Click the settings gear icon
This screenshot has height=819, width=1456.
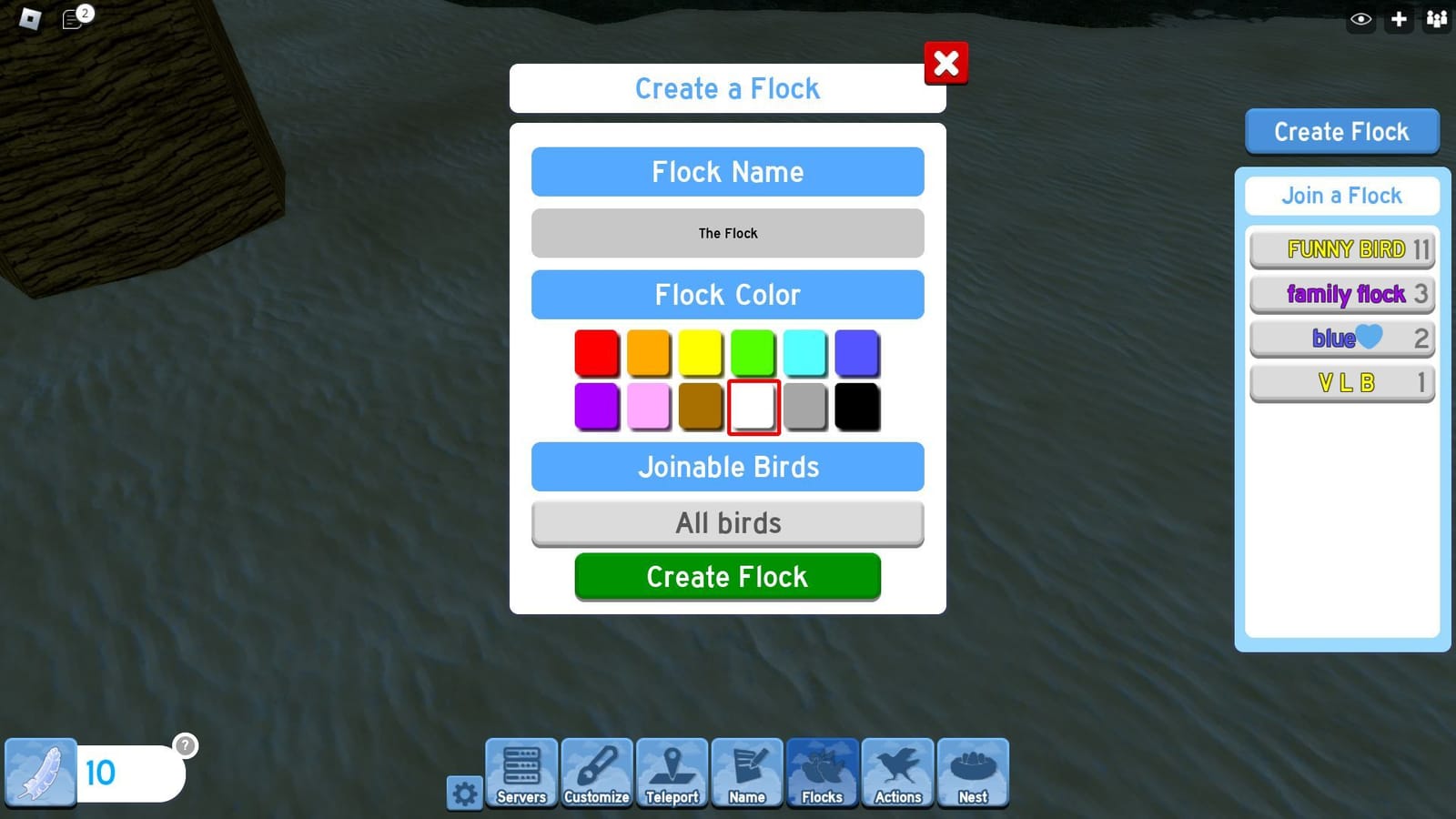[465, 793]
